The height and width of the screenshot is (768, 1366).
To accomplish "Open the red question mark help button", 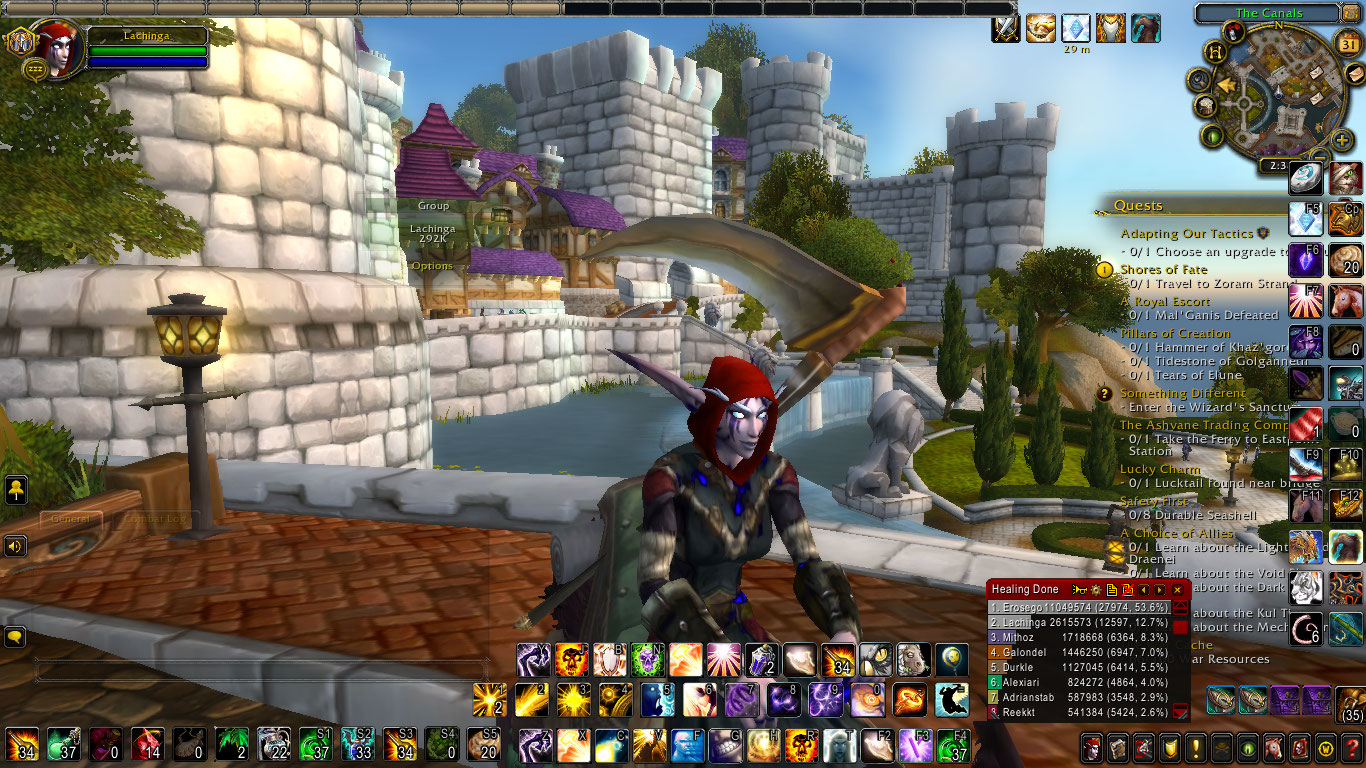I will click(x=1351, y=748).
